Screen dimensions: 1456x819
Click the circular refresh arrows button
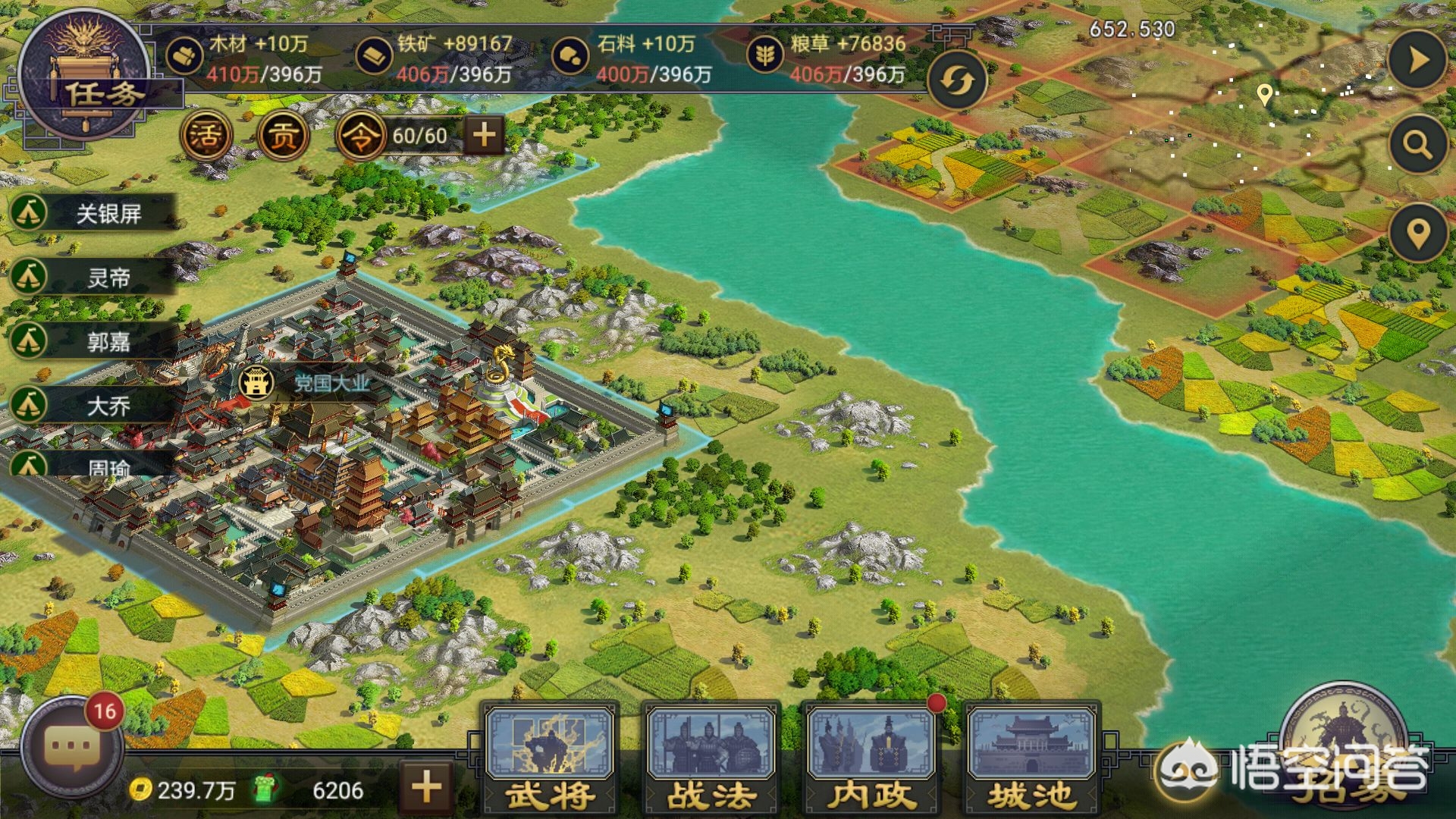957,80
